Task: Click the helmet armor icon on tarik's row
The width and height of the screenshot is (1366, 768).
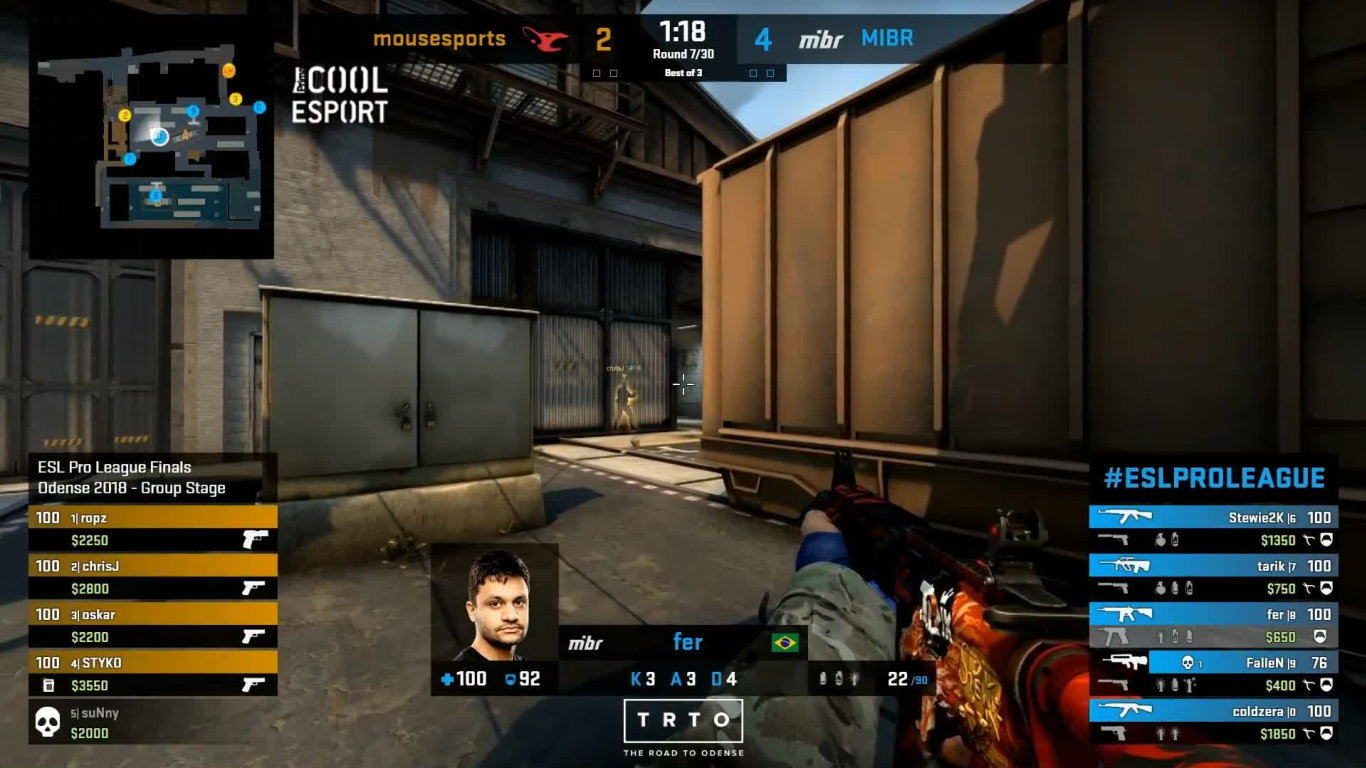Action: [x=1327, y=588]
